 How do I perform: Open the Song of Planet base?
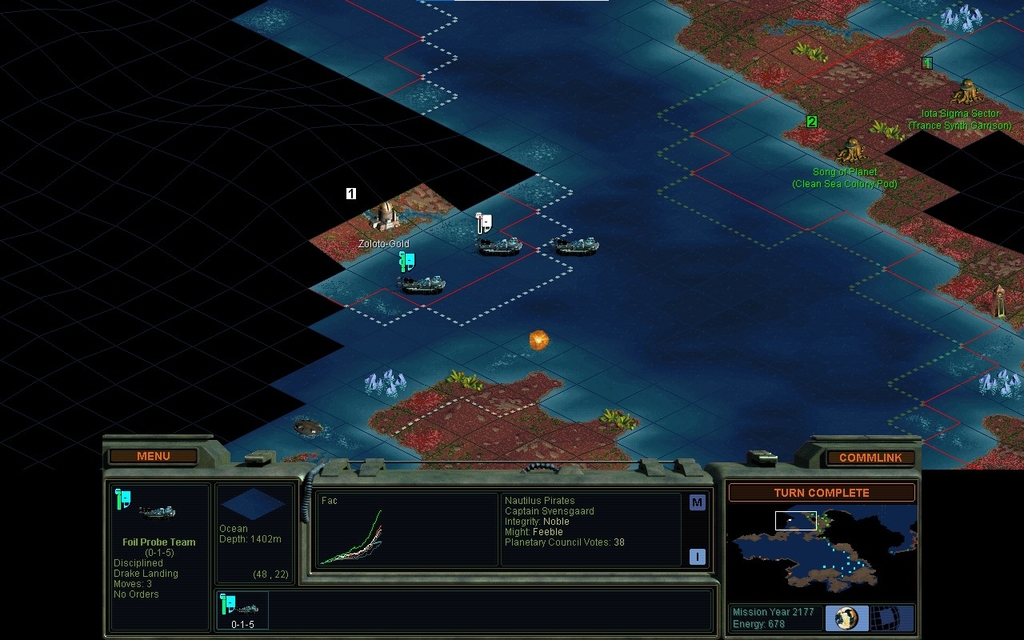point(852,151)
